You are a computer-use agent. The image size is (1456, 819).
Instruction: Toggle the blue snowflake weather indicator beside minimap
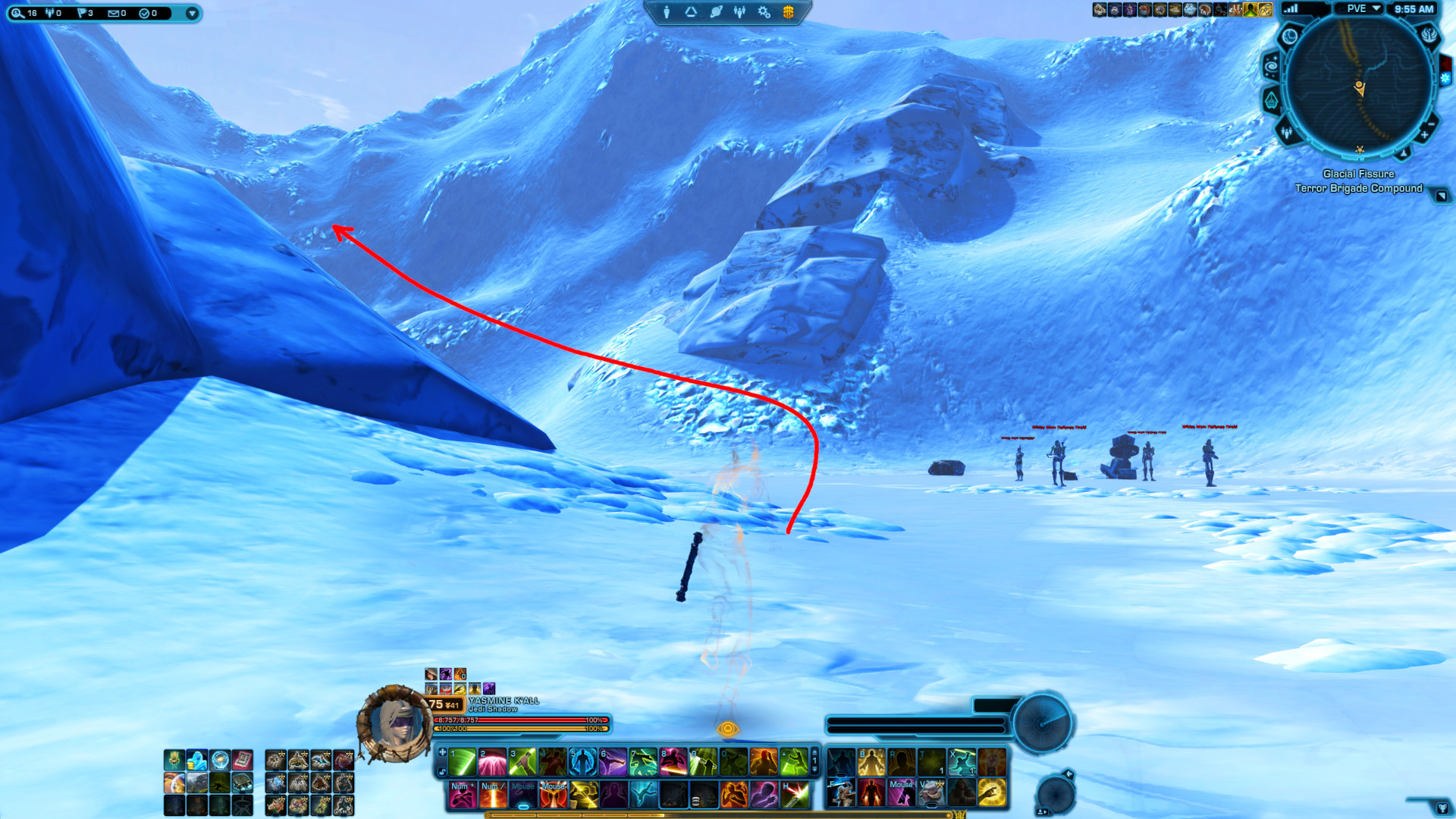[x=1445, y=77]
